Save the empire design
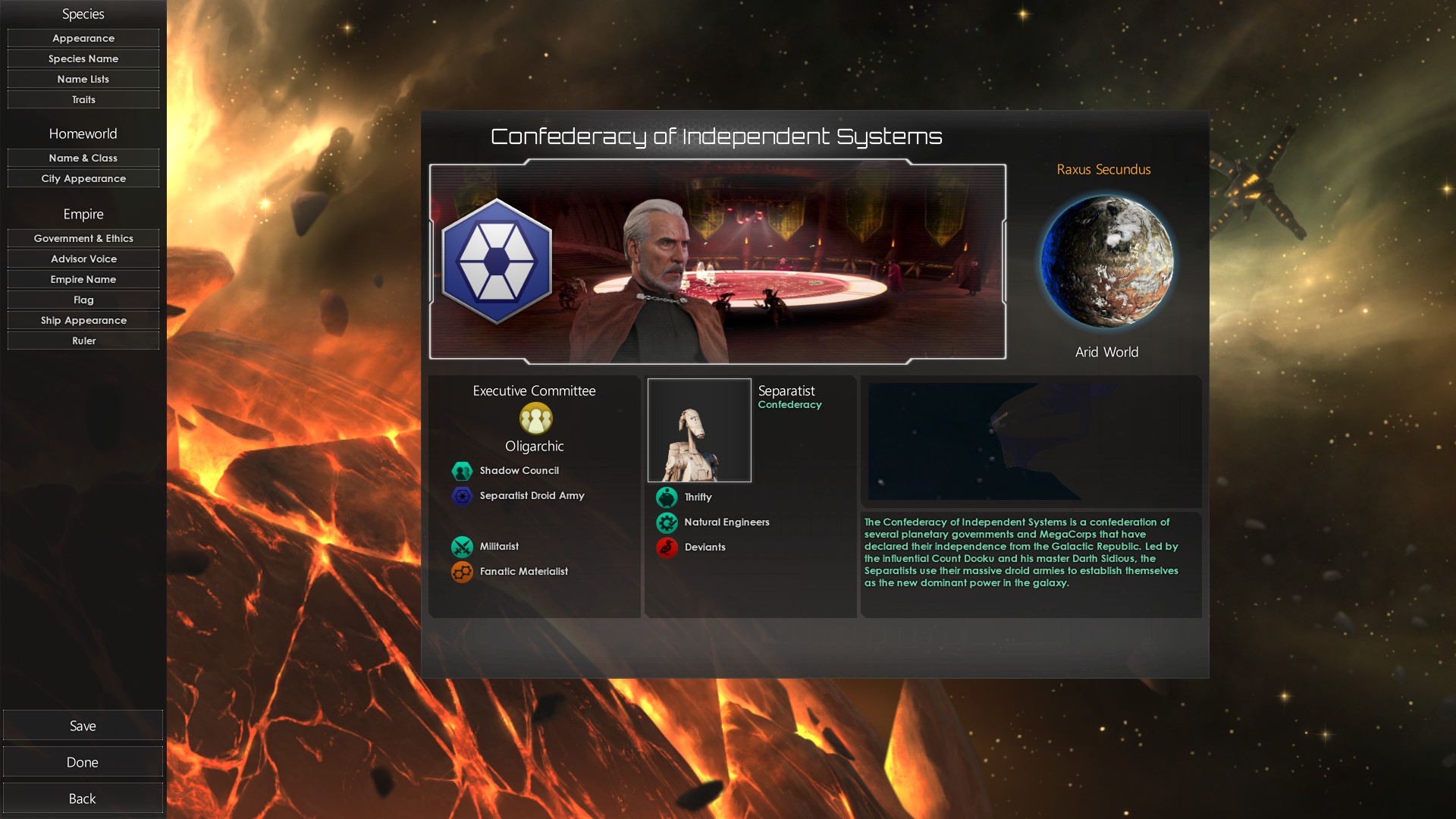1456x819 pixels. click(x=83, y=726)
